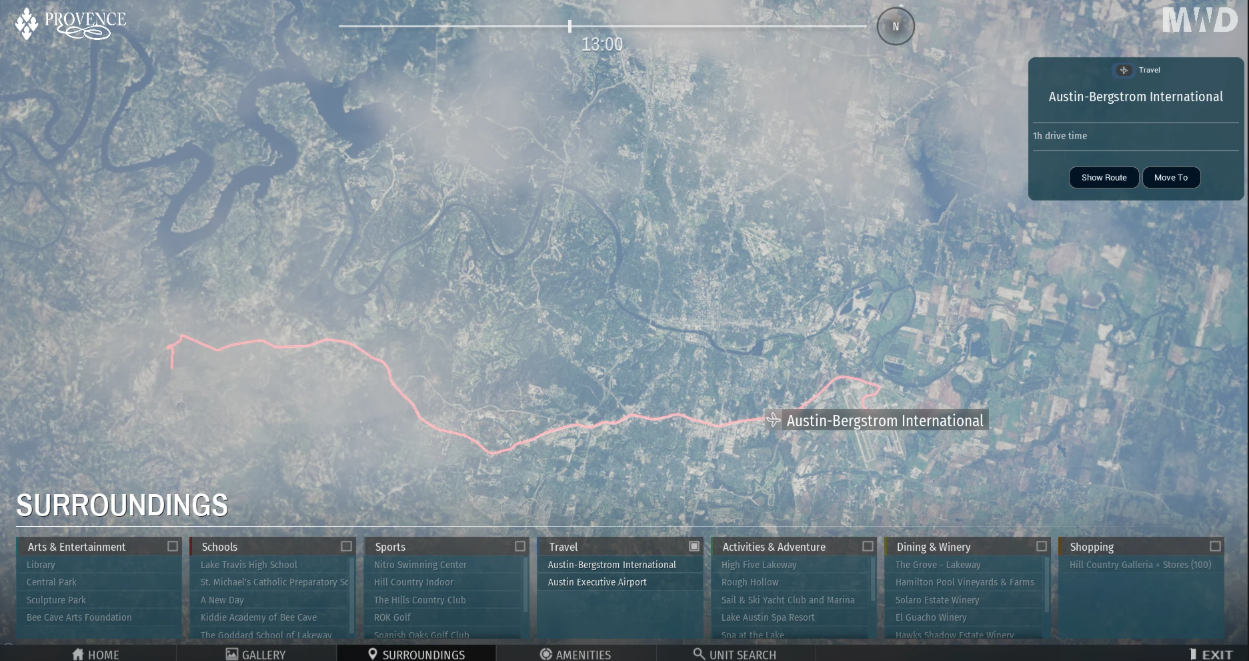
Task: Toggle the Activities & Adventure checkbox
Action: coord(868,546)
